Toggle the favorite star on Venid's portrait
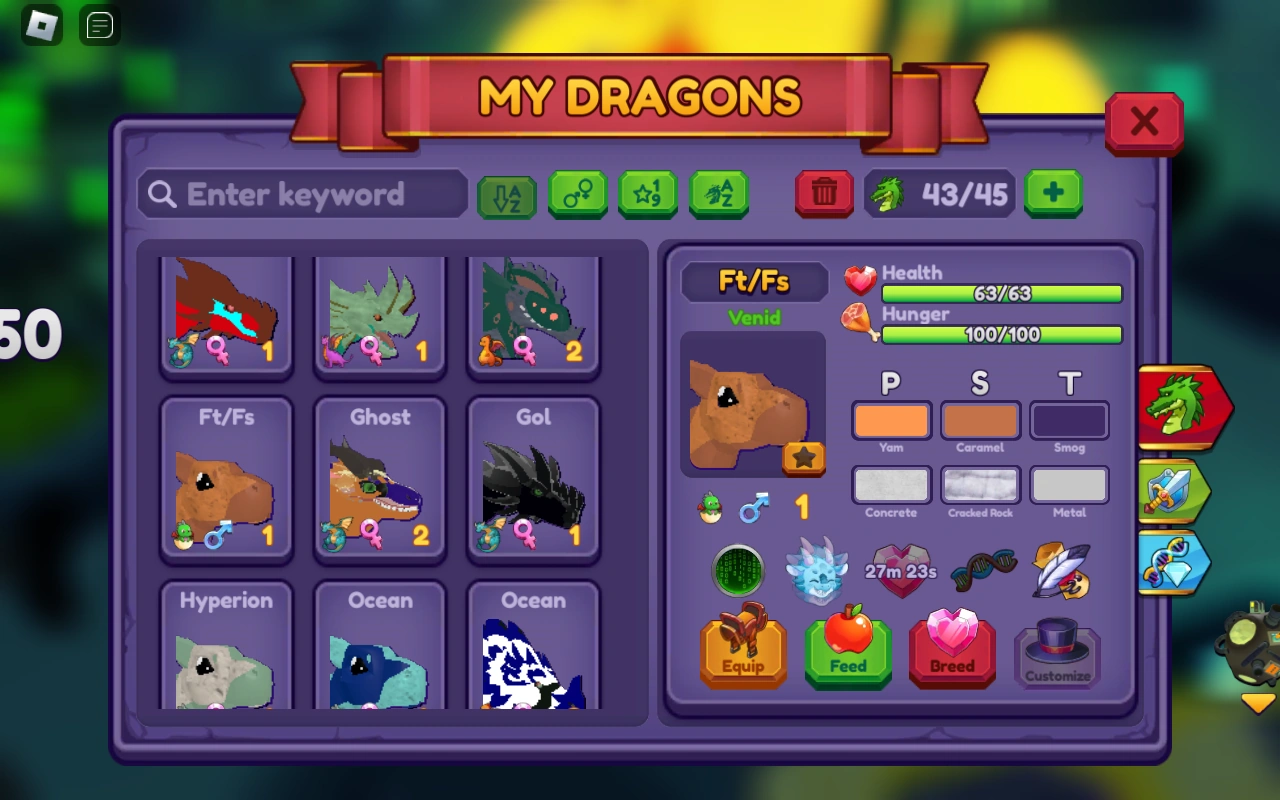Screen dimensions: 1280x800 click(803, 458)
